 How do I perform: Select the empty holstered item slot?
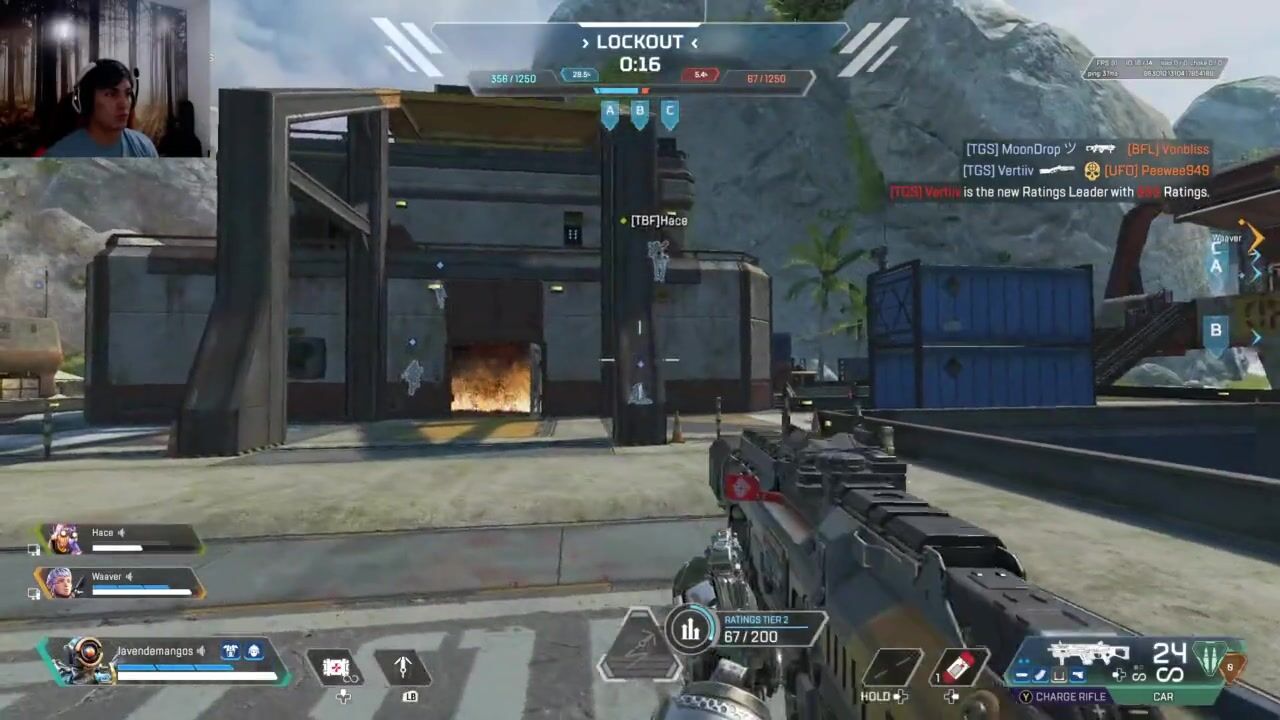[892, 667]
